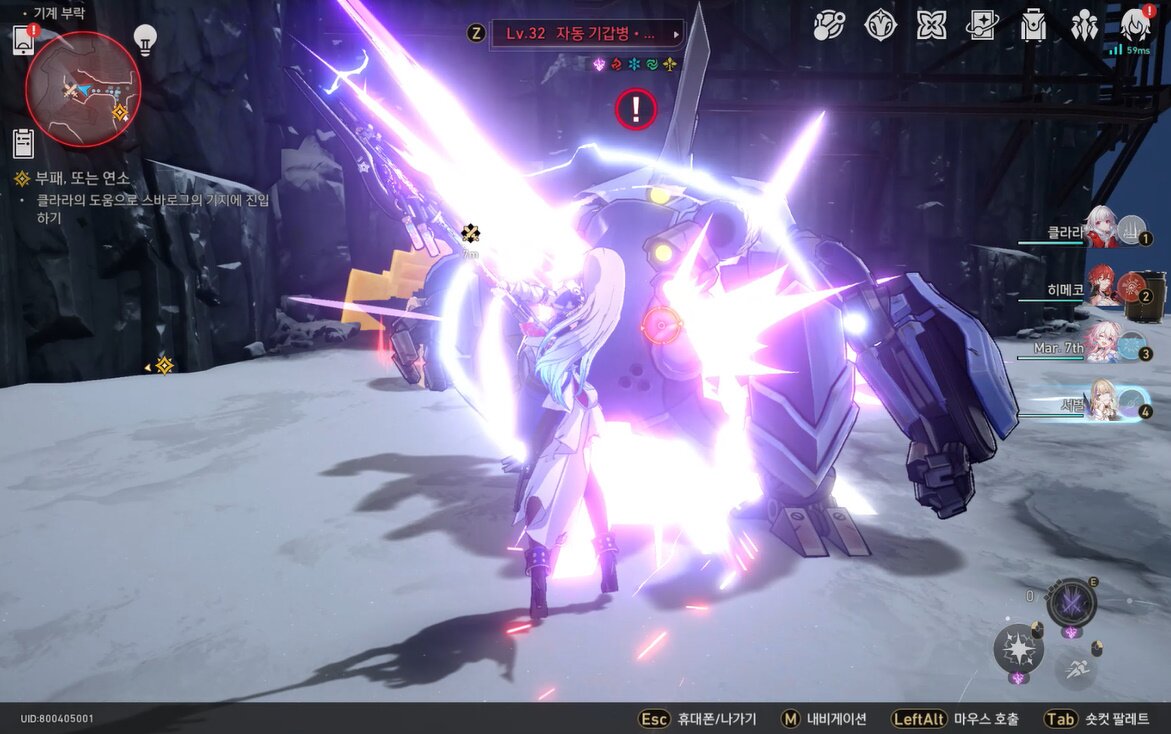
Task: Open the mission clipboard icon
Action: [24, 143]
